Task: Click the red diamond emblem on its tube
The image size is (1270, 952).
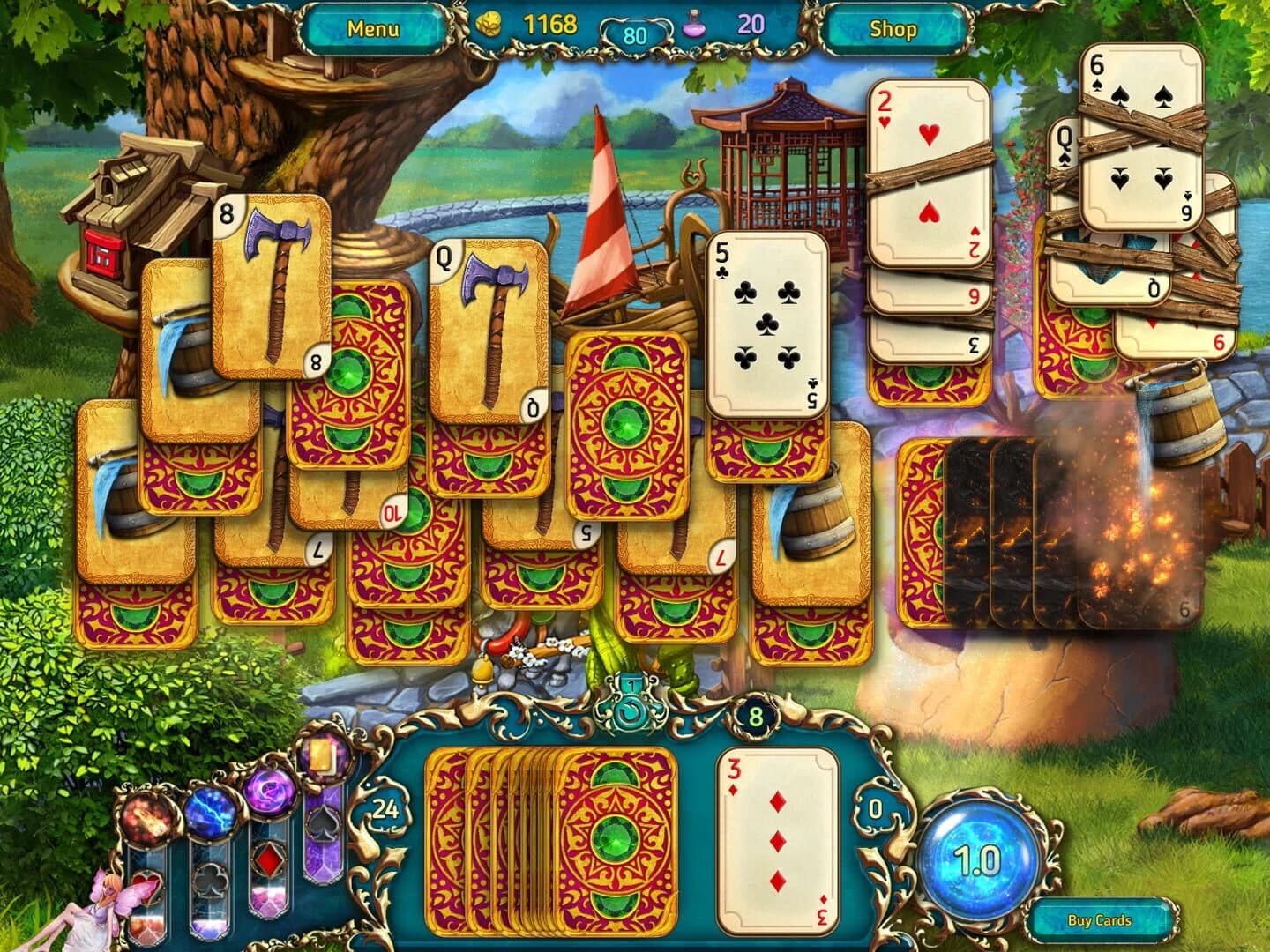Action: pos(269,859)
